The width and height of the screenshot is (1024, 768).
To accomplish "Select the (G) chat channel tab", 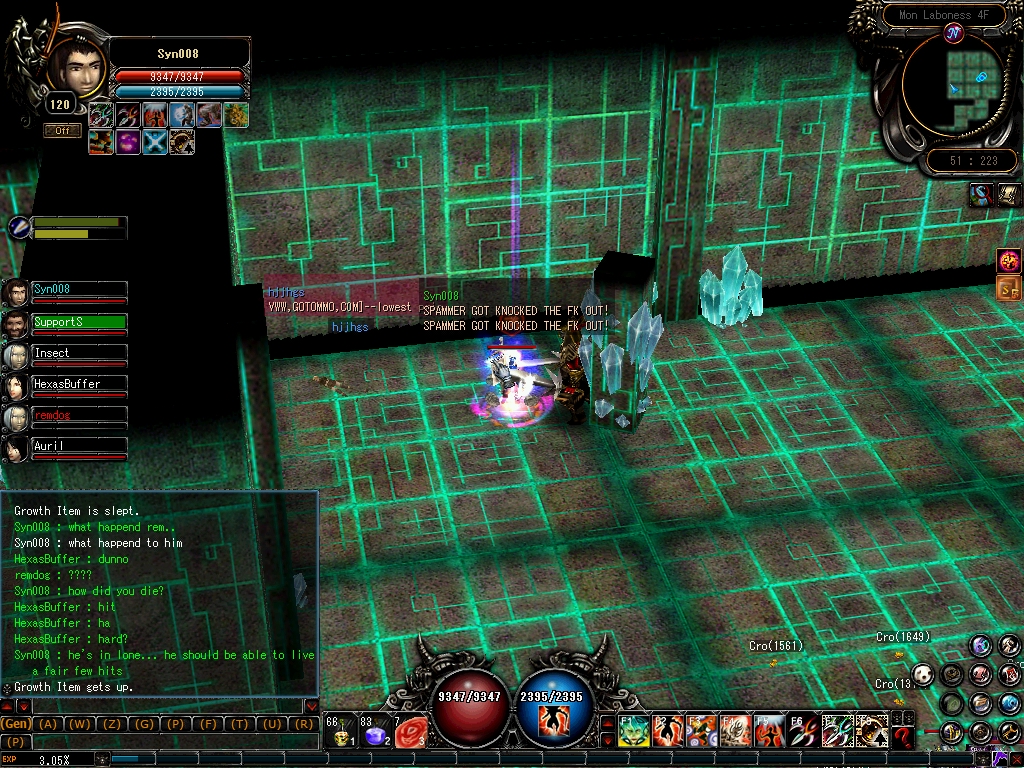I will [x=144, y=724].
